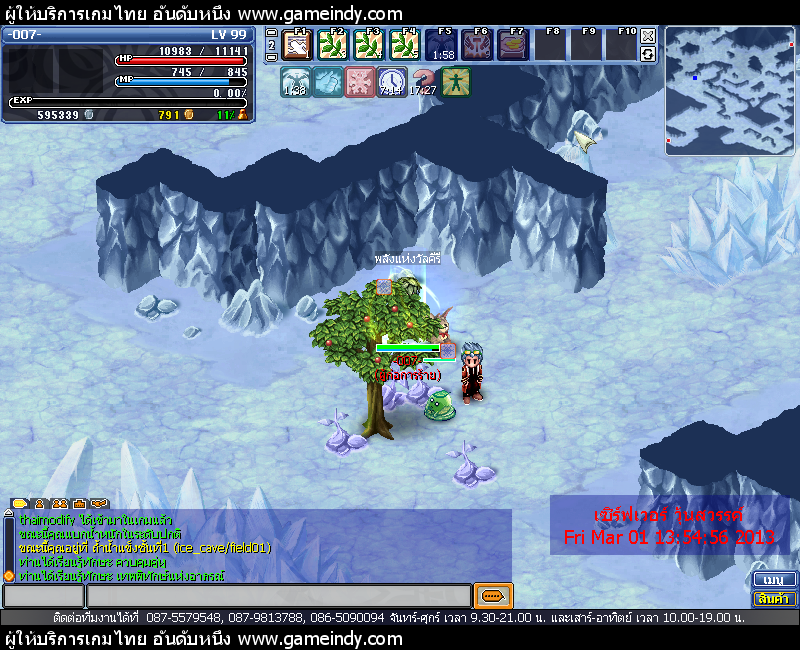The height and width of the screenshot is (650, 800).
Task: Open the เมนู (menu) button
Action: click(772, 580)
